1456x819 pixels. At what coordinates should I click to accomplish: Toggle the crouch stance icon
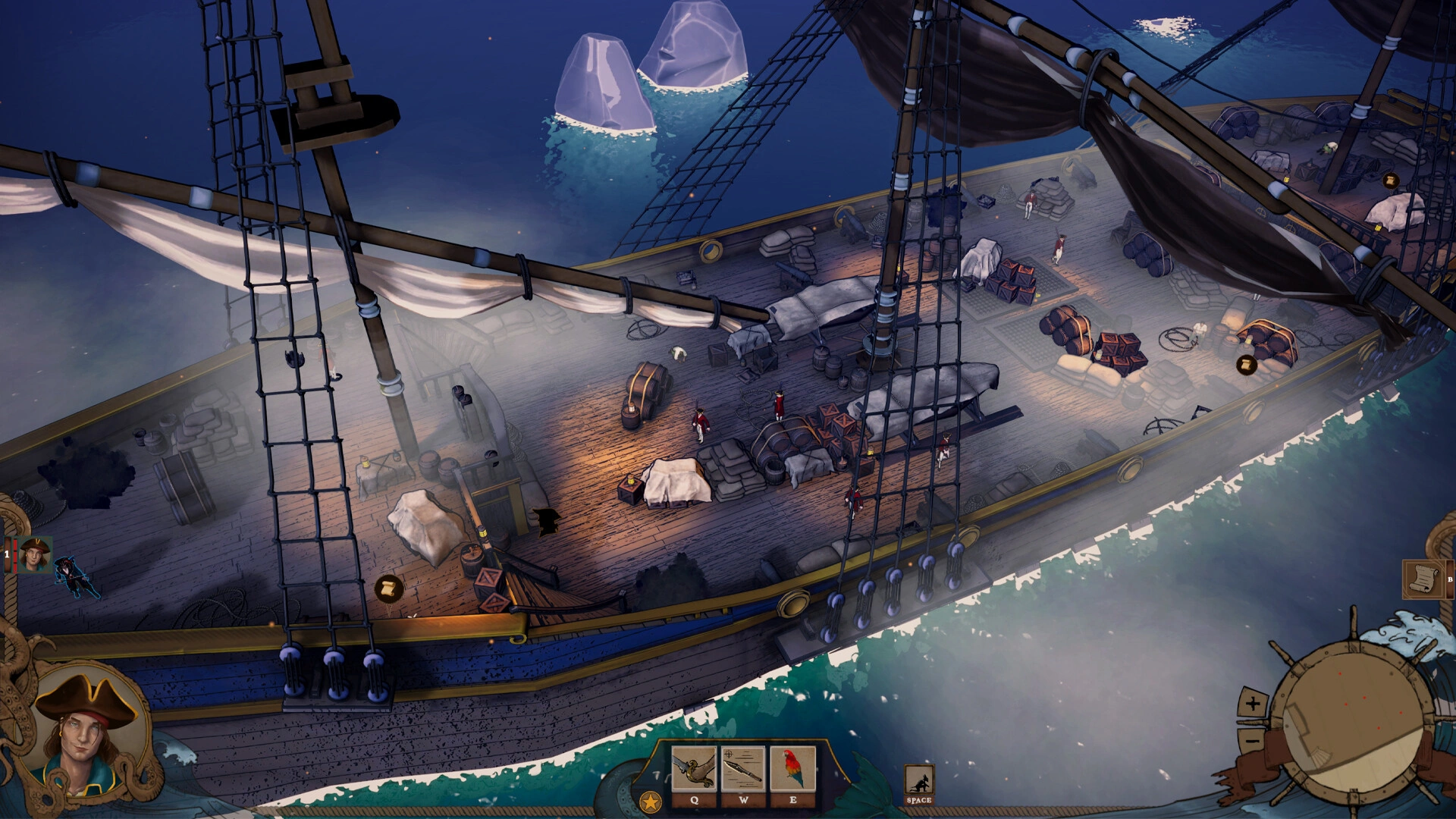click(919, 781)
